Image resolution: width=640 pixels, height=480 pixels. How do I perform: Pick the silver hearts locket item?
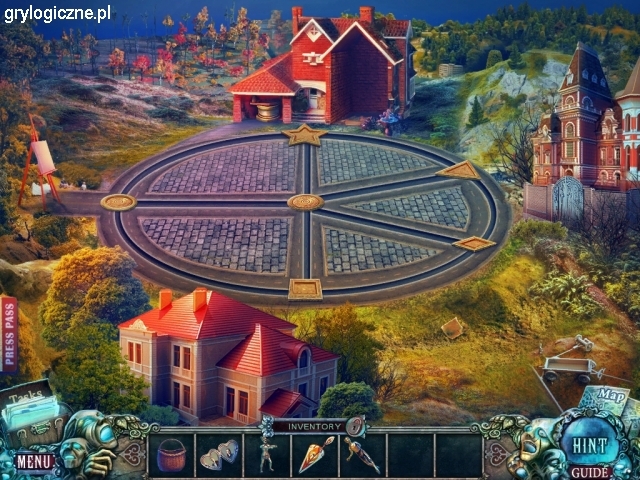[x=219, y=456]
